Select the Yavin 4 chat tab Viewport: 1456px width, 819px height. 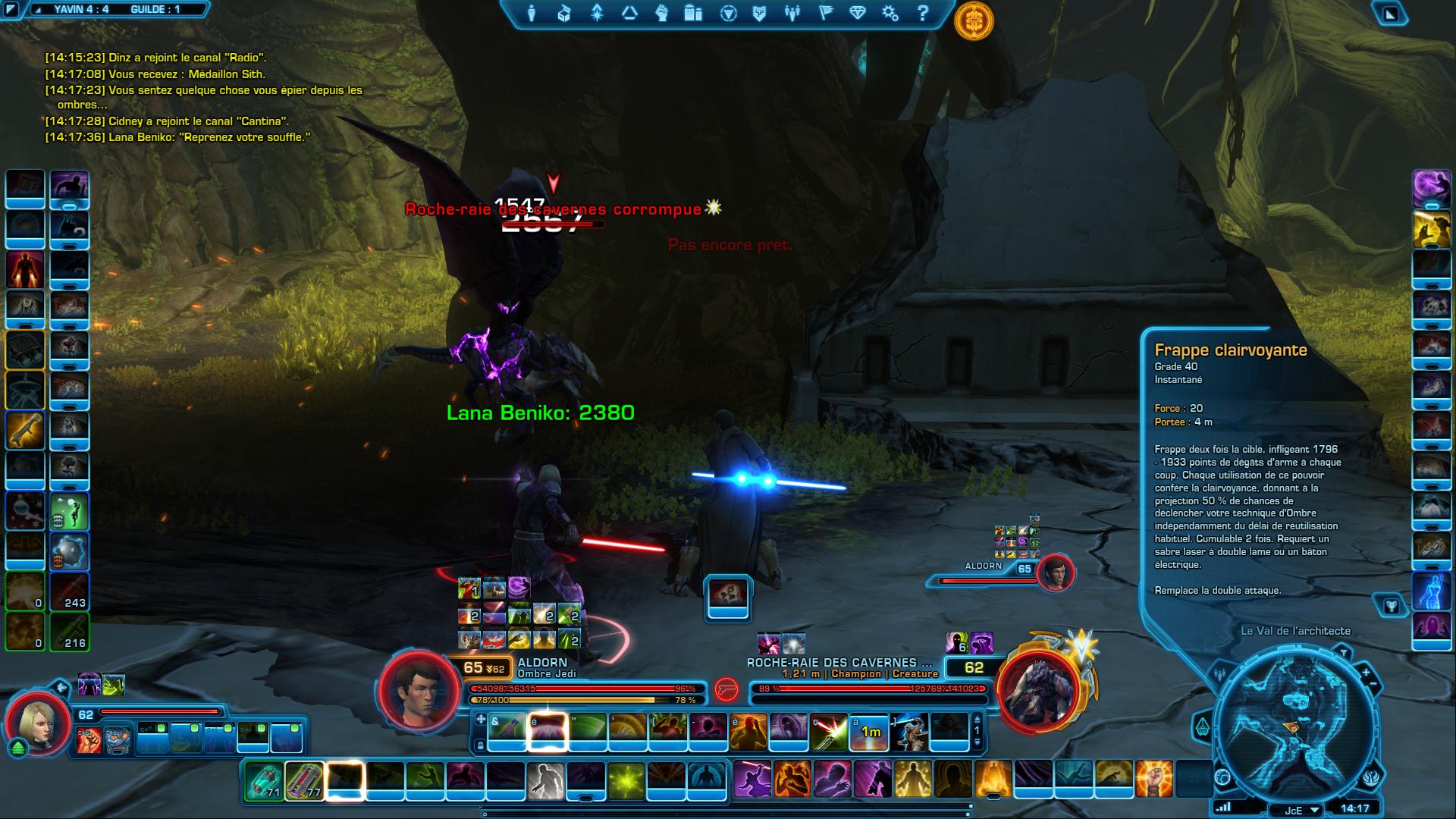(81, 9)
